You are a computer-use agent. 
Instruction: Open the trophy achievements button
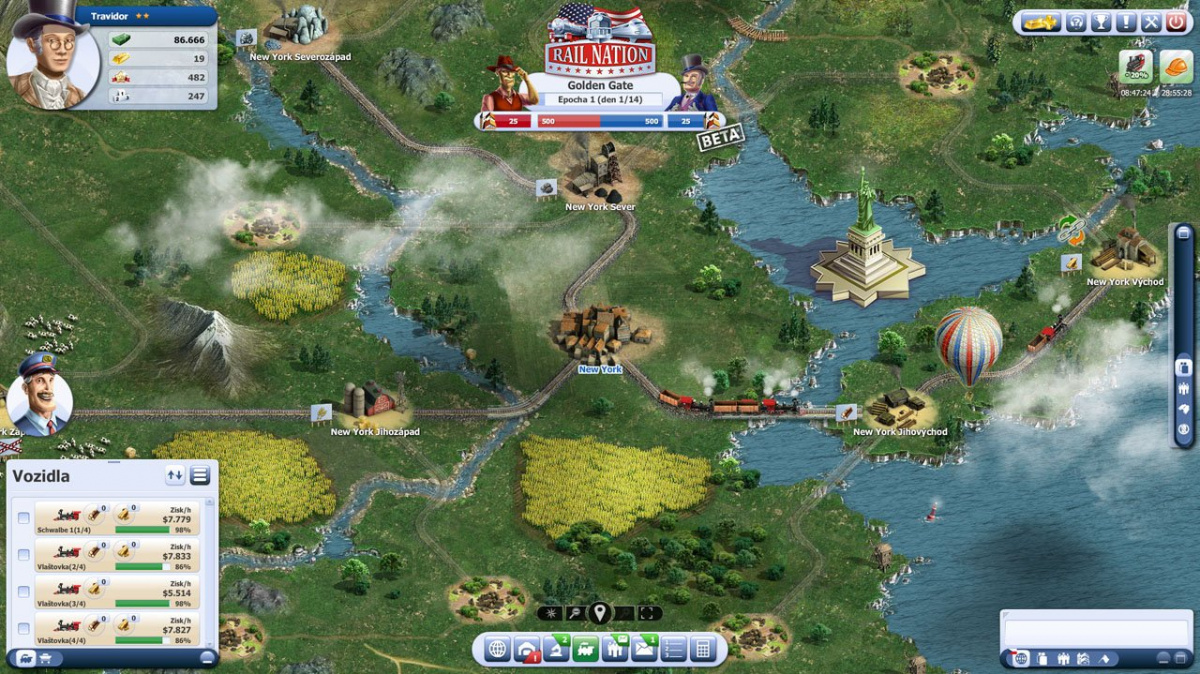point(1101,22)
